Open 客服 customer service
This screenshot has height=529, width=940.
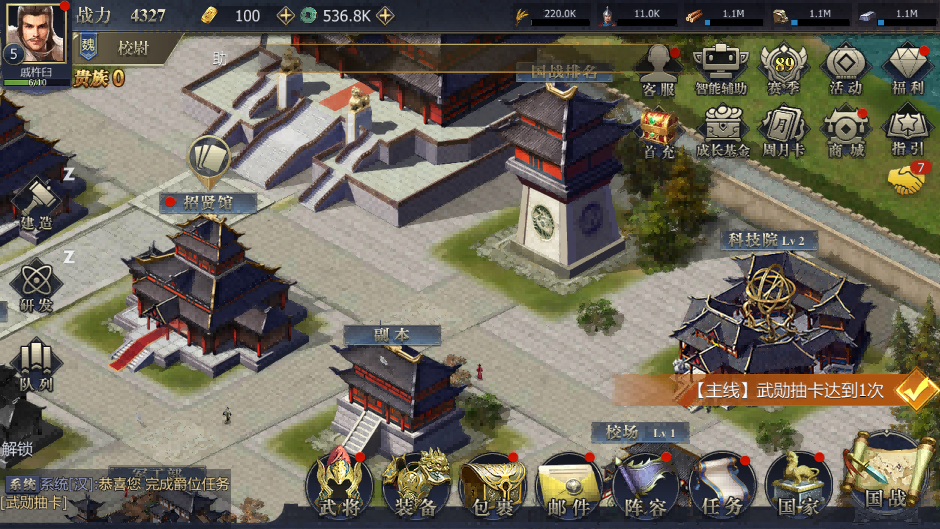pos(658,68)
